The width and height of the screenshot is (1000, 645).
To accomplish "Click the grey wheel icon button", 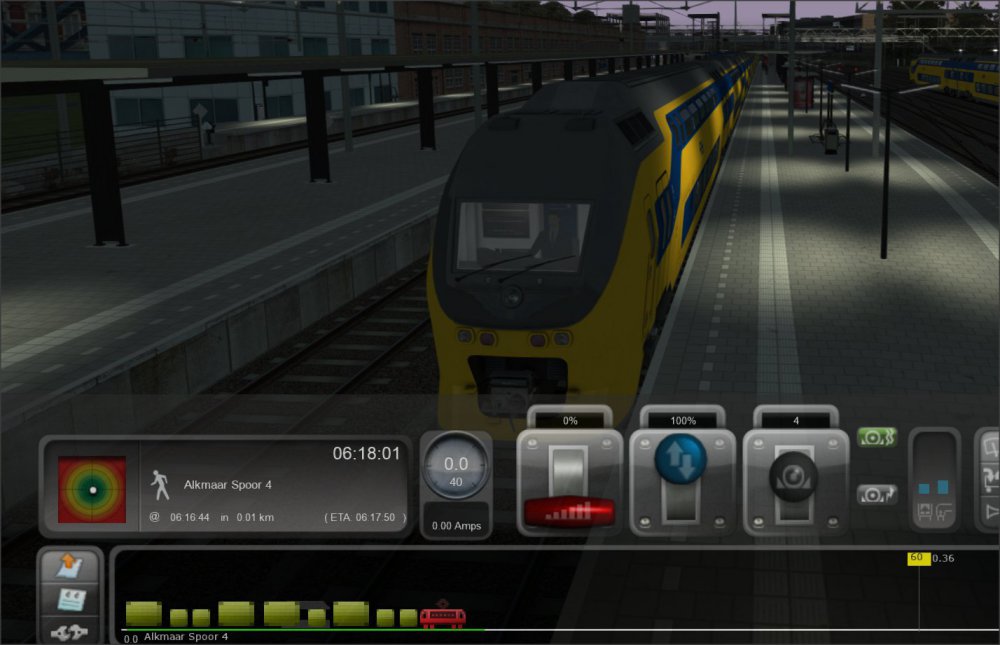I will [x=876, y=494].
